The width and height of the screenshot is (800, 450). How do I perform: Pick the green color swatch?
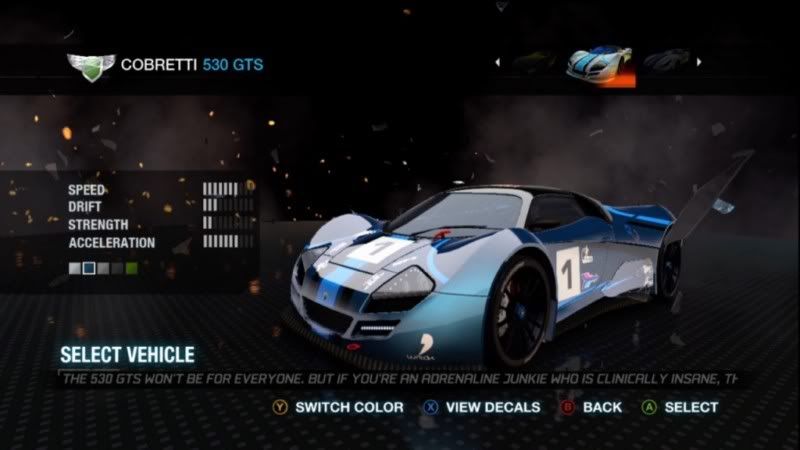[131, 268]
